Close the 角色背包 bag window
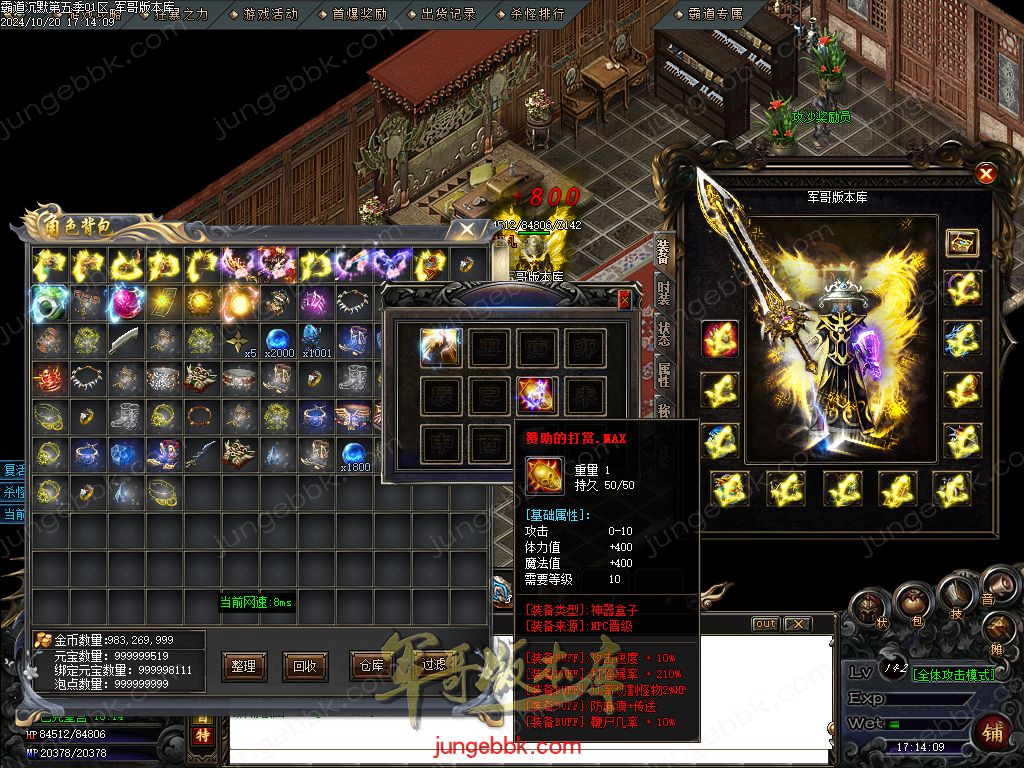Image resolution: width=1024 pixels, height=768 pixels. coord(467,229)
